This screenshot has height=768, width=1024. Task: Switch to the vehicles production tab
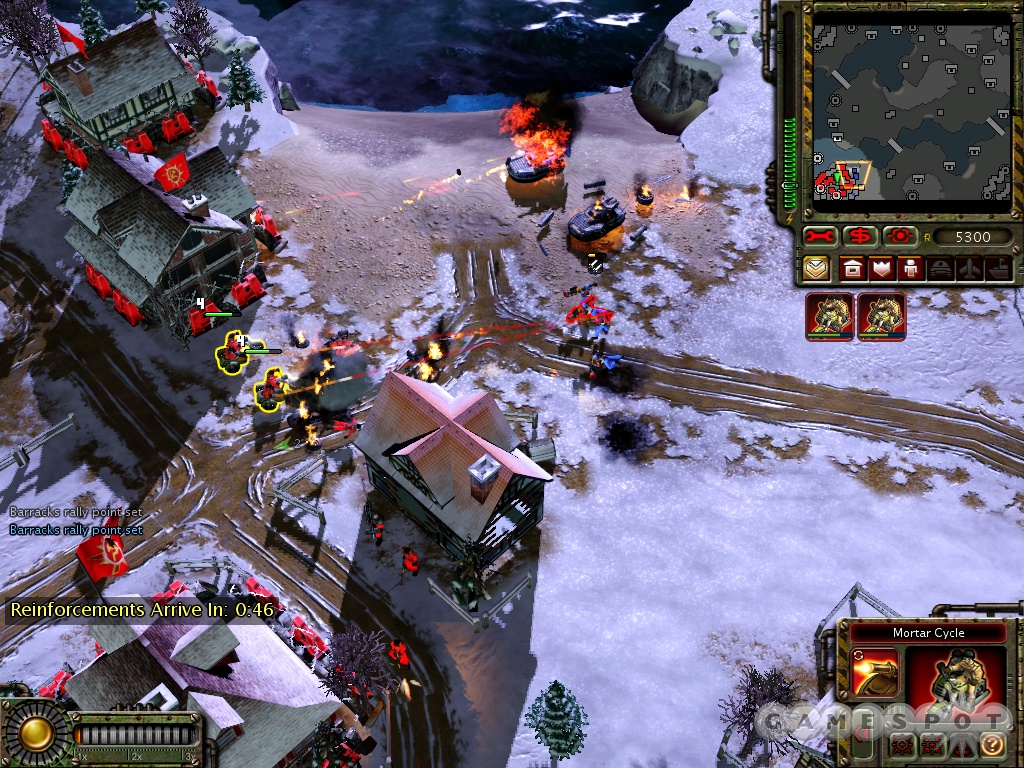pos(940,268)
